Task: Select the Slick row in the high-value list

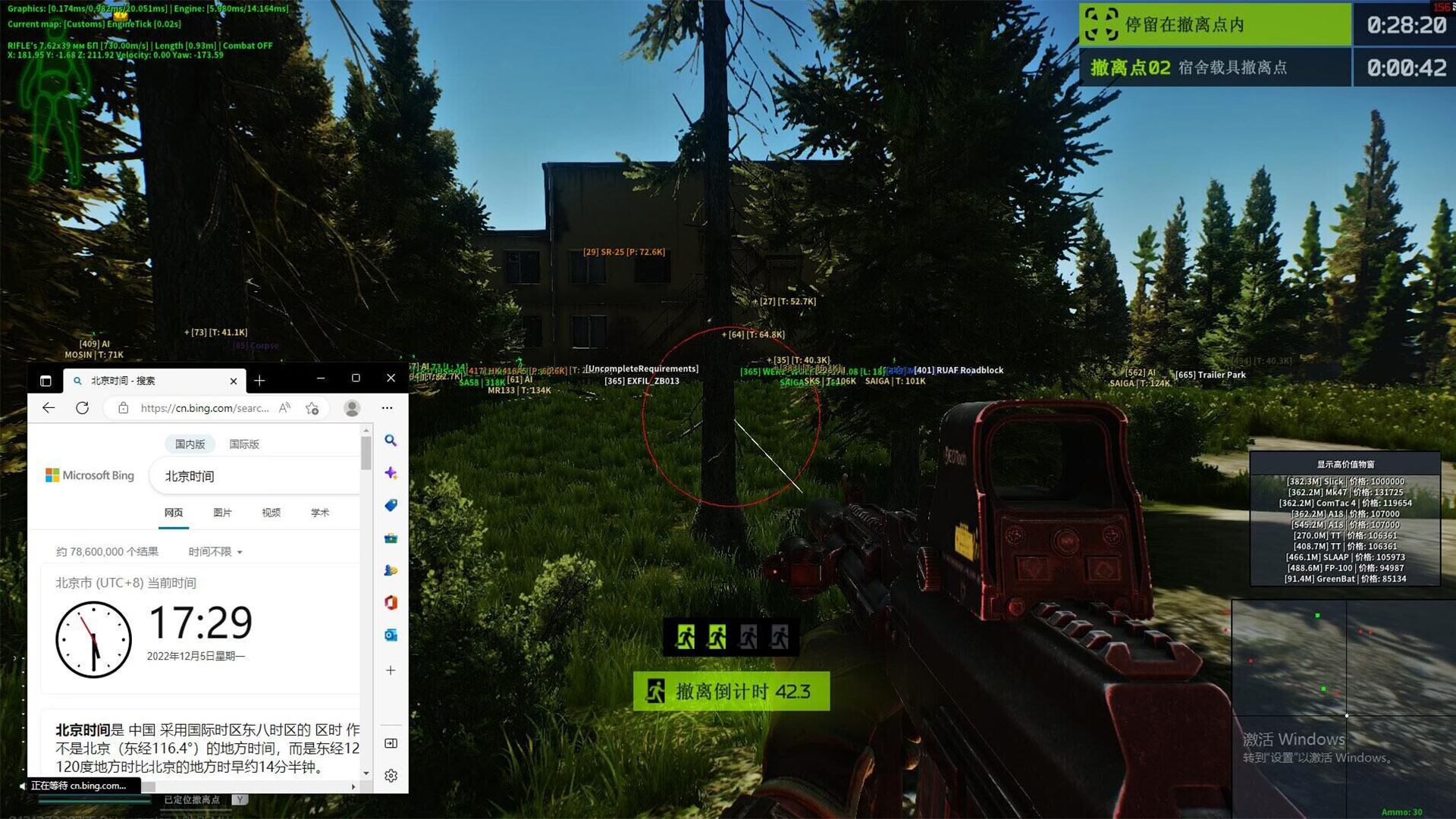Action: 1345,482
